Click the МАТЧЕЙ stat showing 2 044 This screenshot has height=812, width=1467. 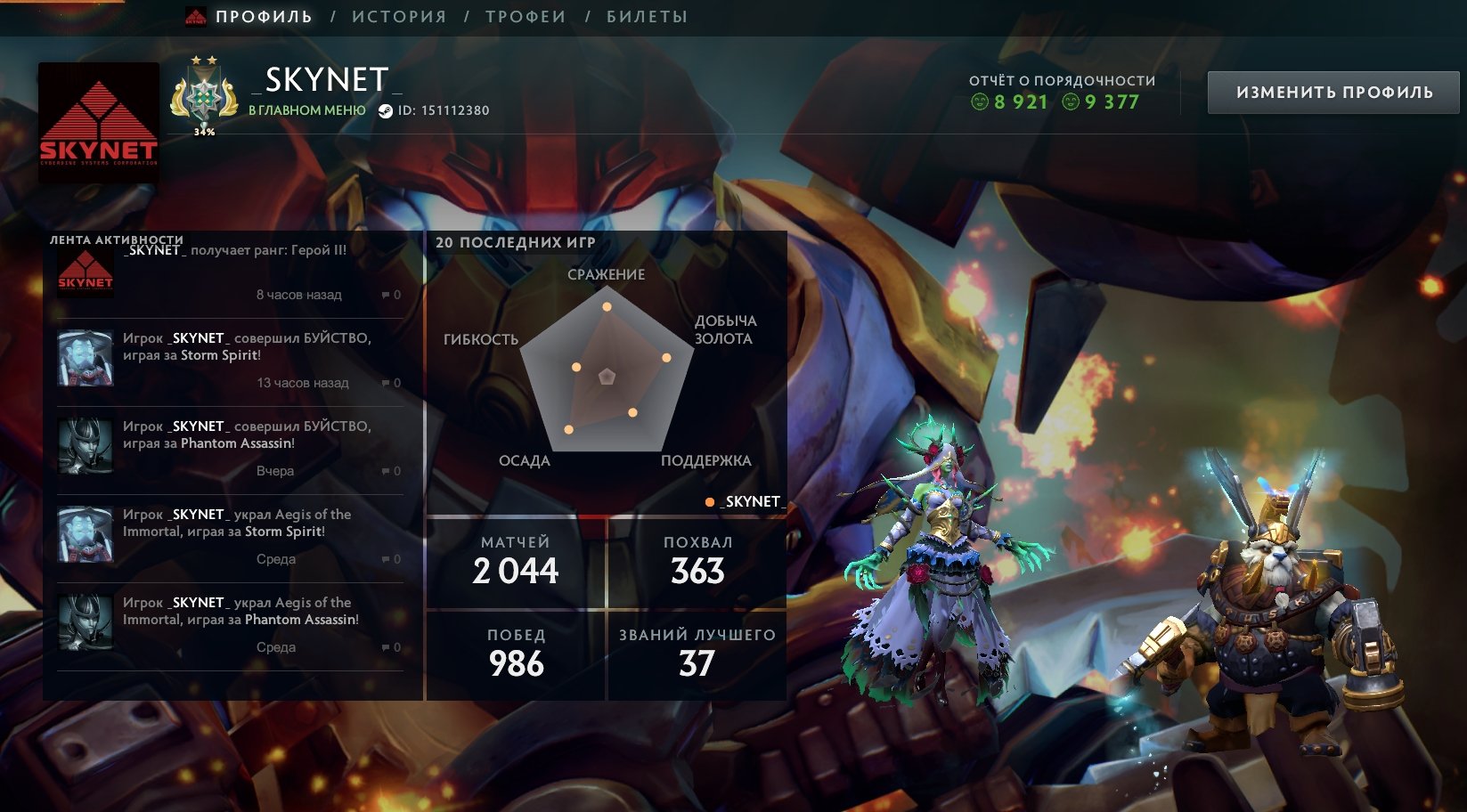click(515, 561)
